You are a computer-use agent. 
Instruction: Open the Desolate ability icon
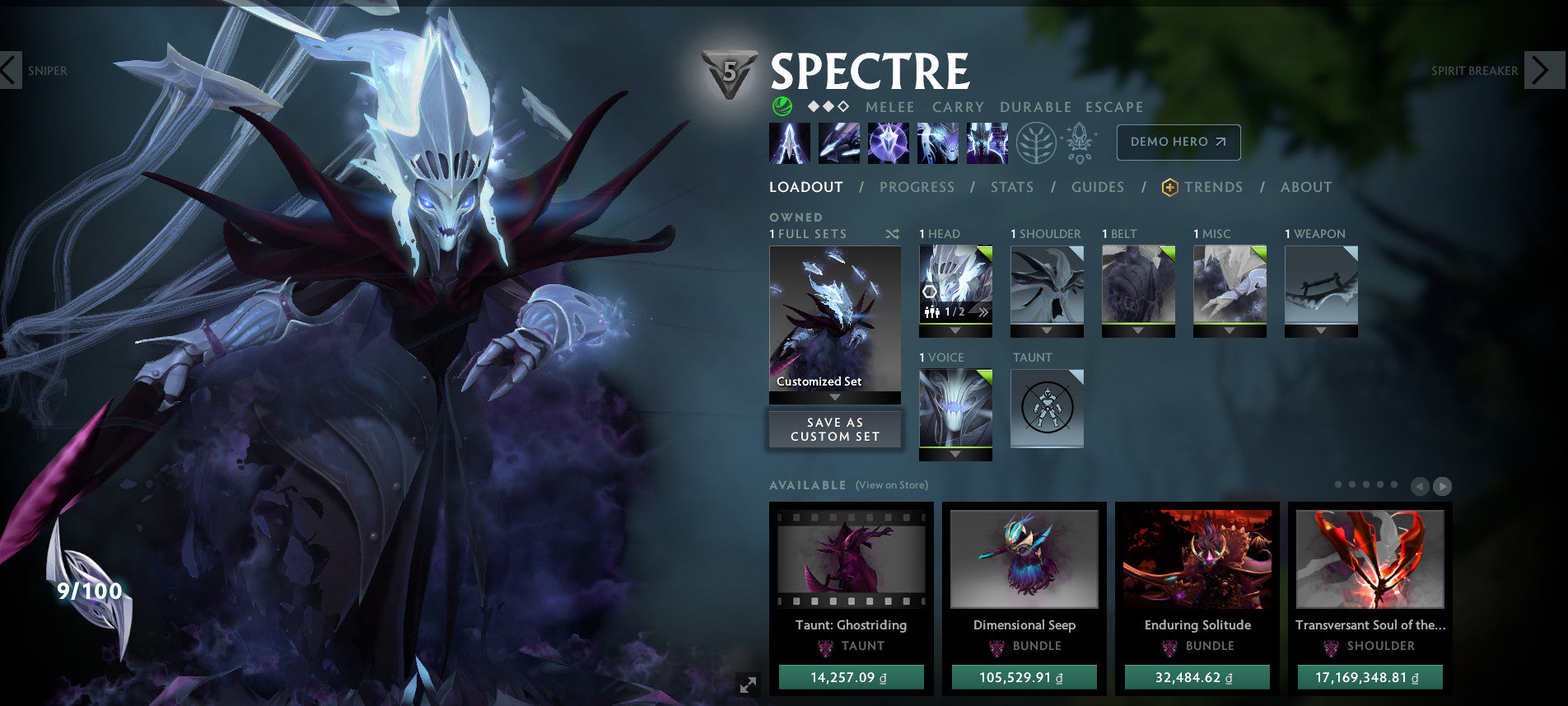pos(841,142)
